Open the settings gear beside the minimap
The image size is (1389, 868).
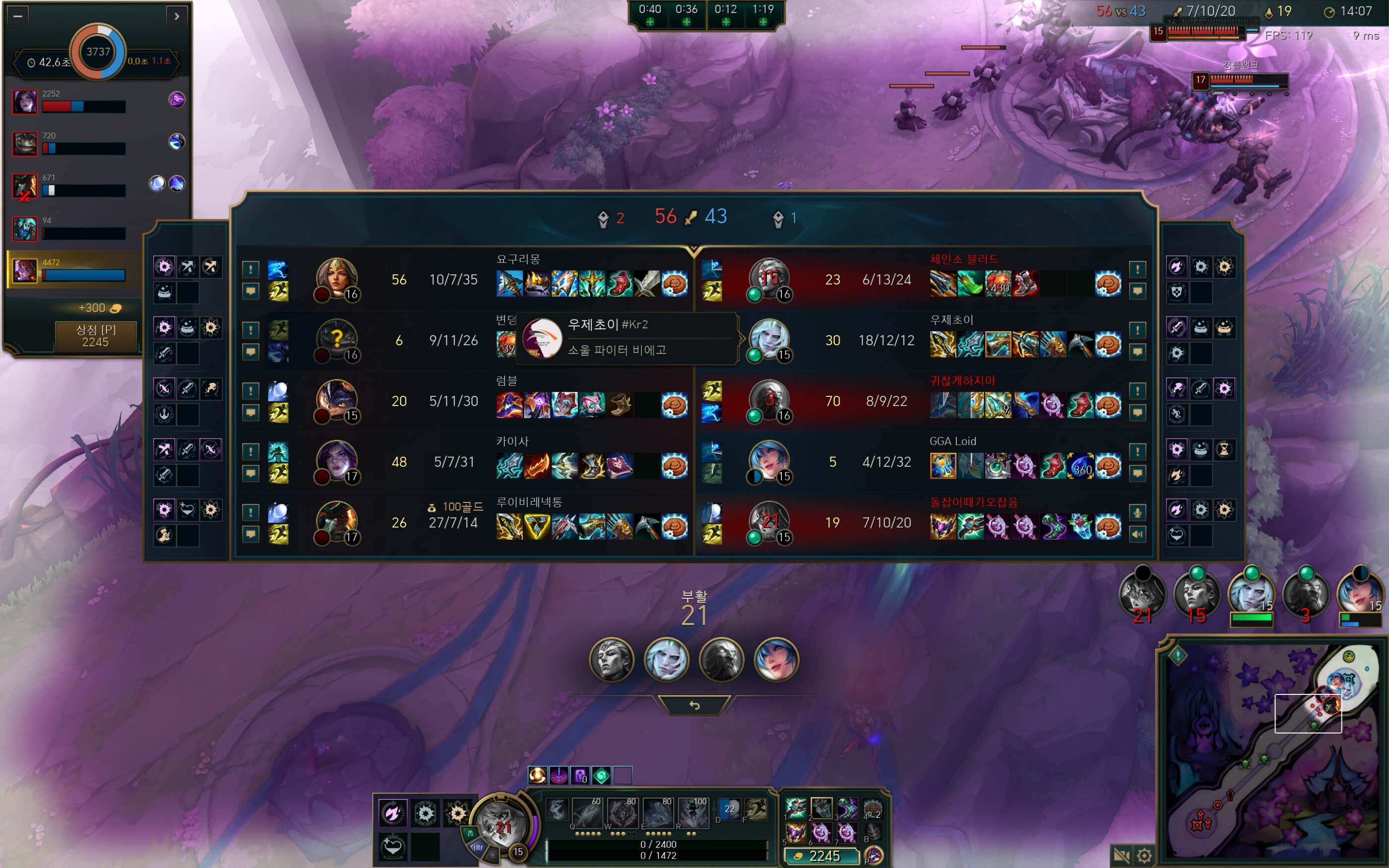click(x=1145, y=856)
